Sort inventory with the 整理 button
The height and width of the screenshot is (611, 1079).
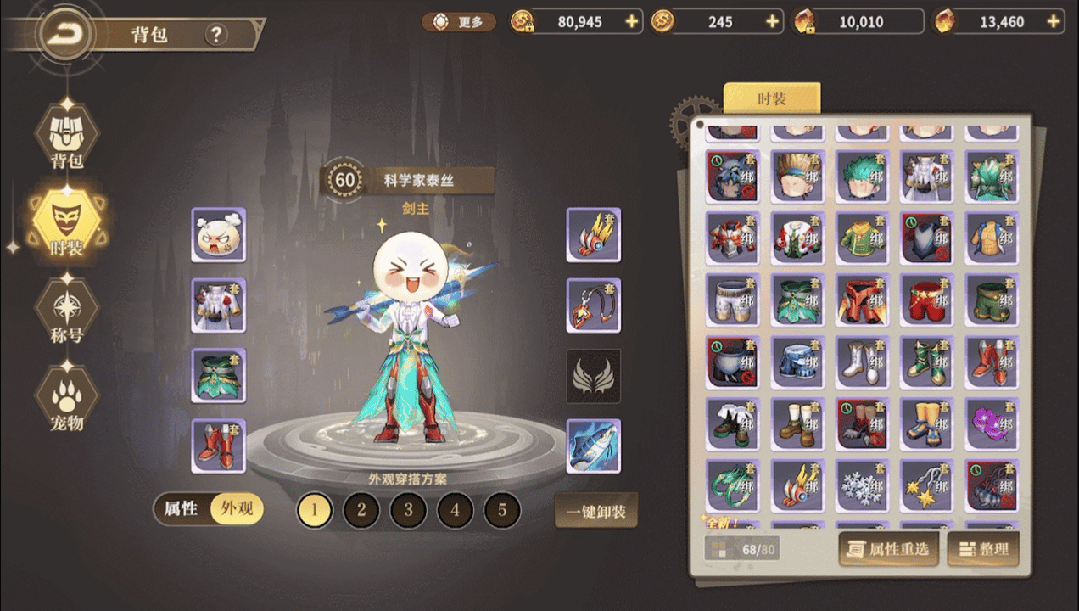click(x=983, y=548)
